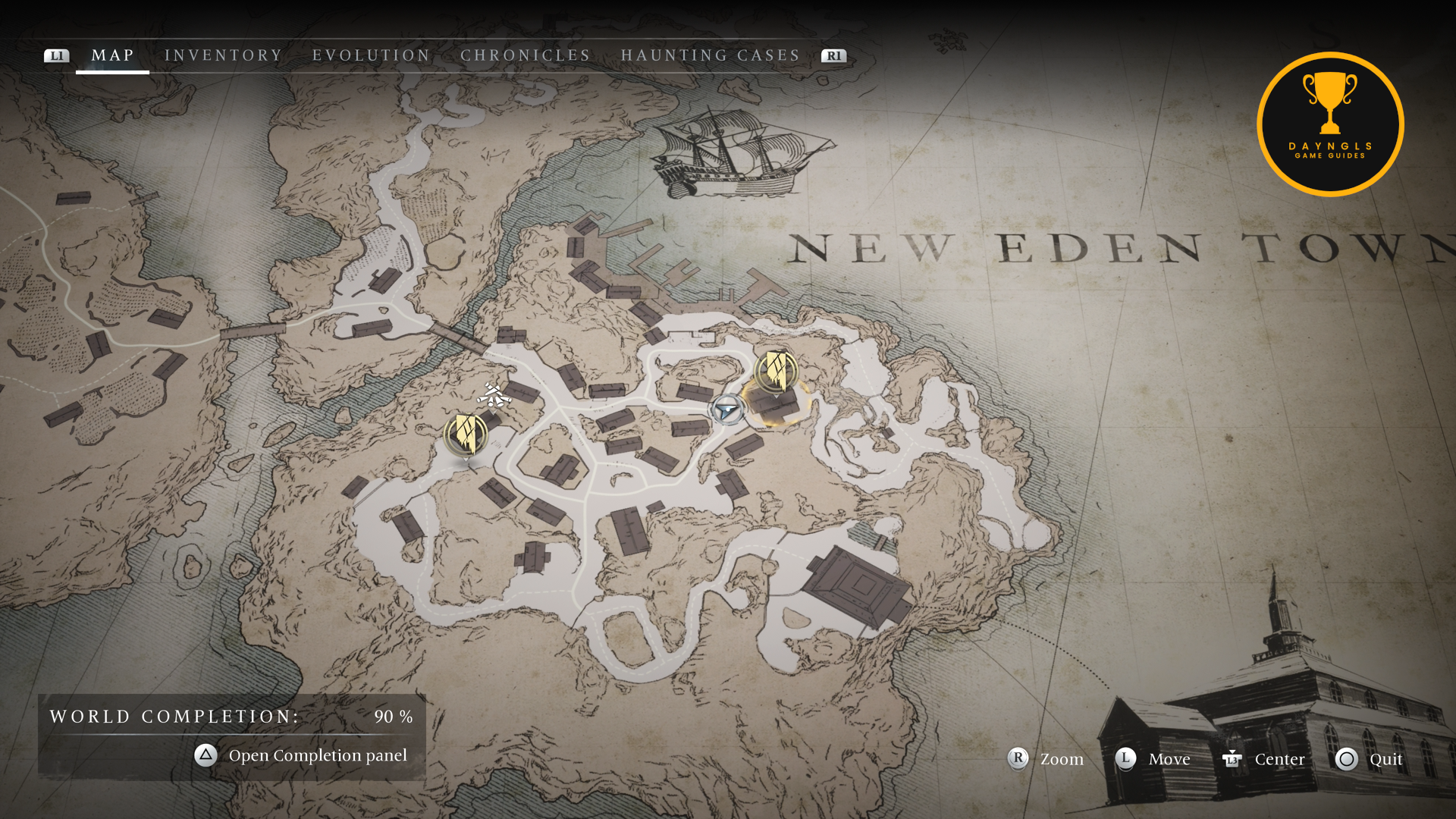Select the white campfire map marker
Viewport: 1456px width, 819px height.
[x=494, y=395]
